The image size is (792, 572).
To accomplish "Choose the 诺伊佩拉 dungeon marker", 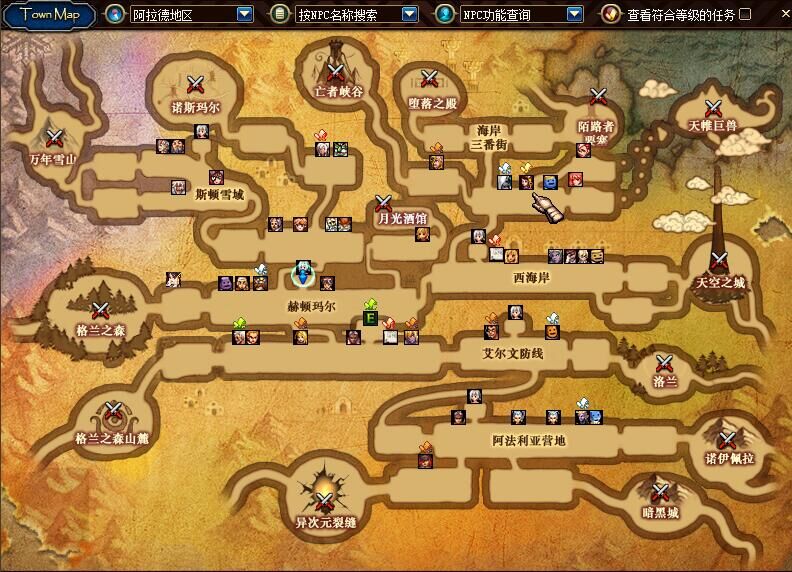I will 725,438.
